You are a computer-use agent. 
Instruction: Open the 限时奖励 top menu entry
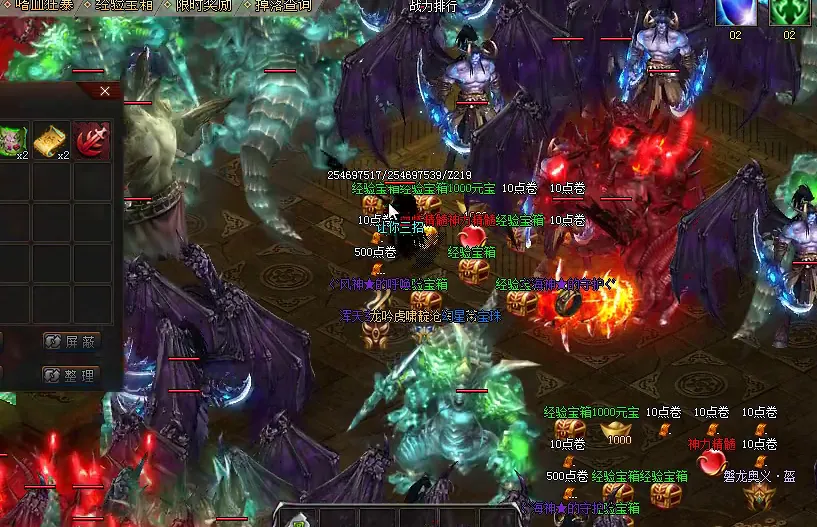tap(203, 5)
